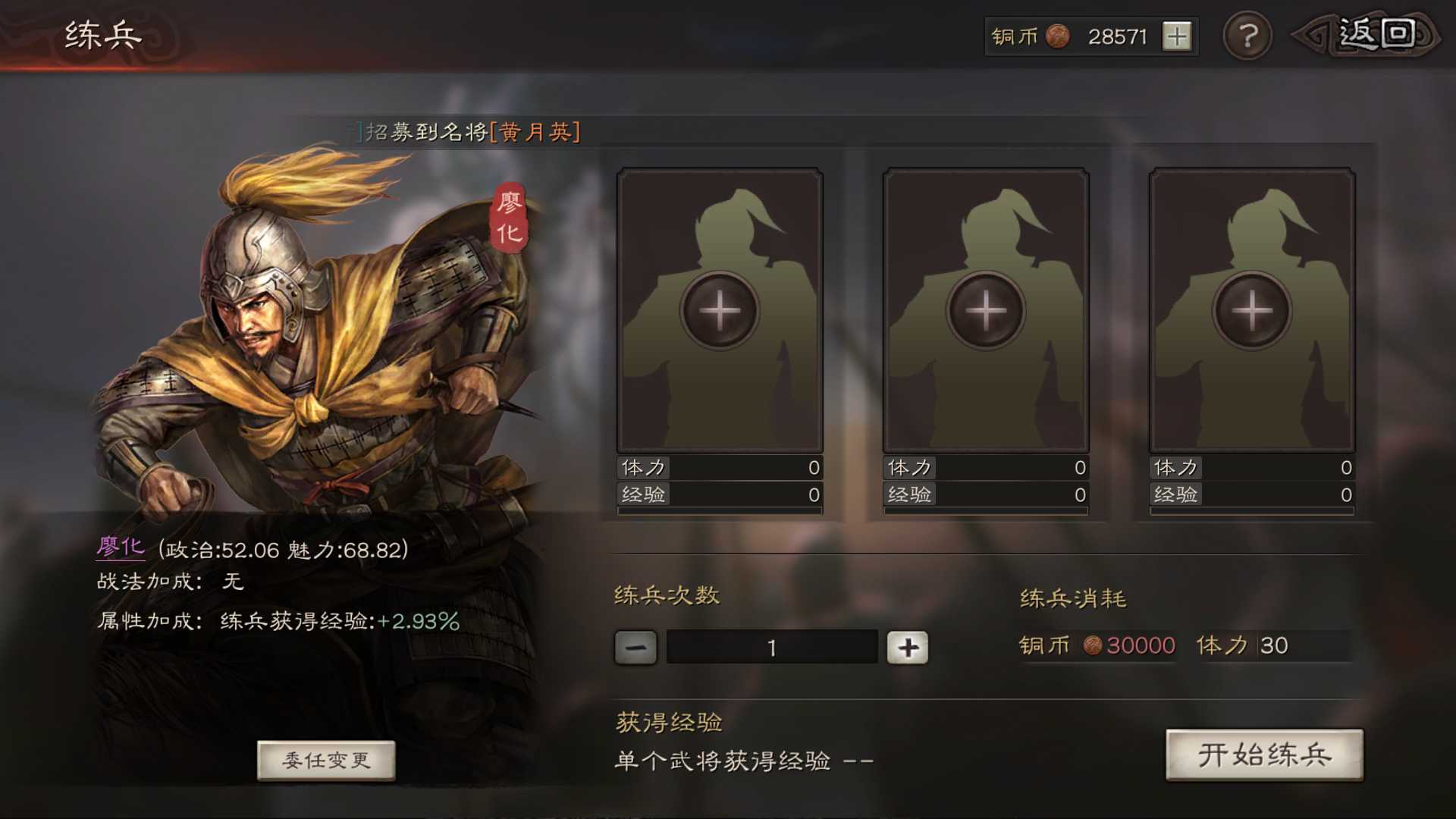
Task: Decrease training count with the minus stepper
Action: pyautogui.click(x=635, y=648)
